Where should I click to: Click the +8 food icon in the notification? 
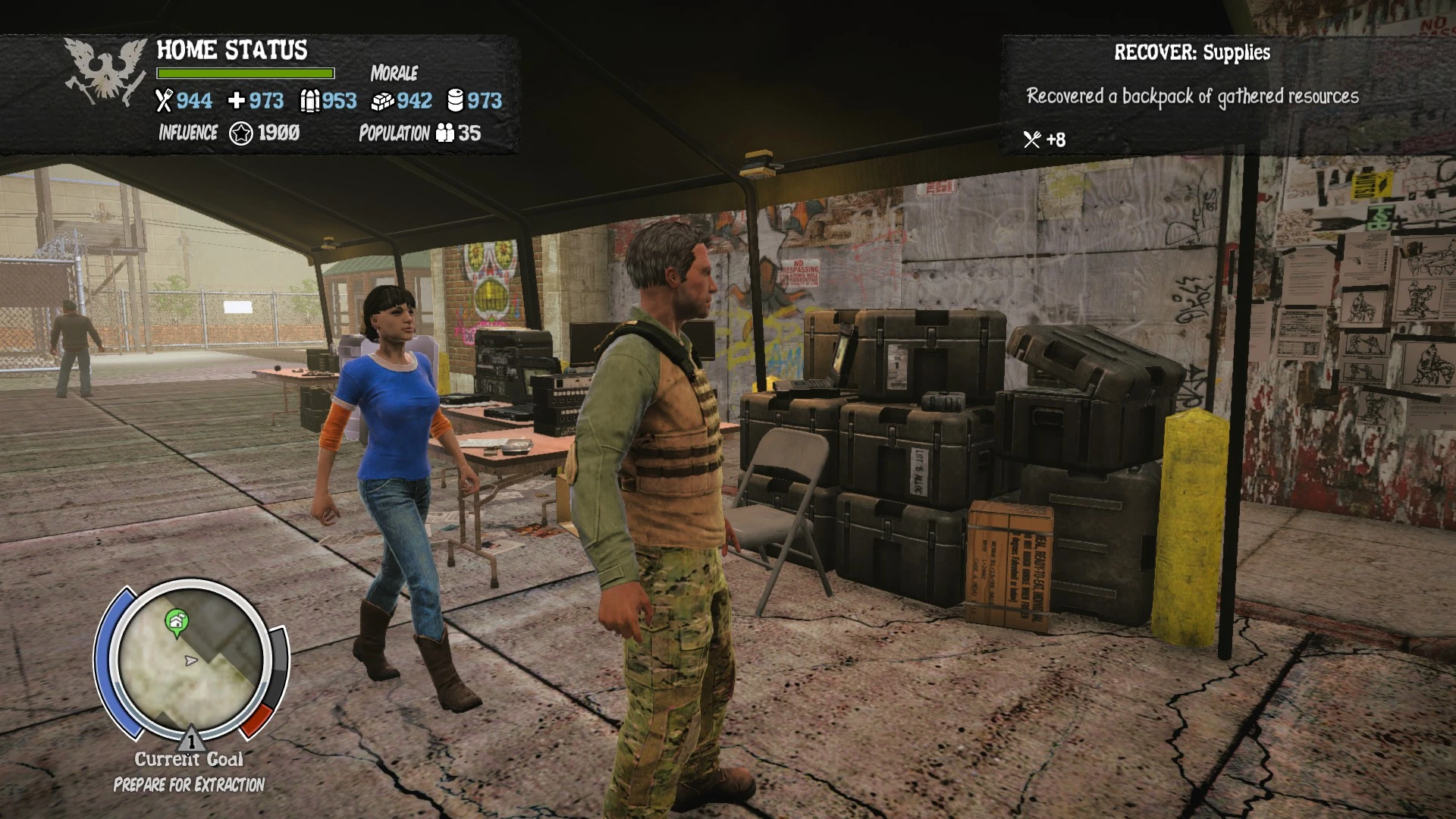1032,140
